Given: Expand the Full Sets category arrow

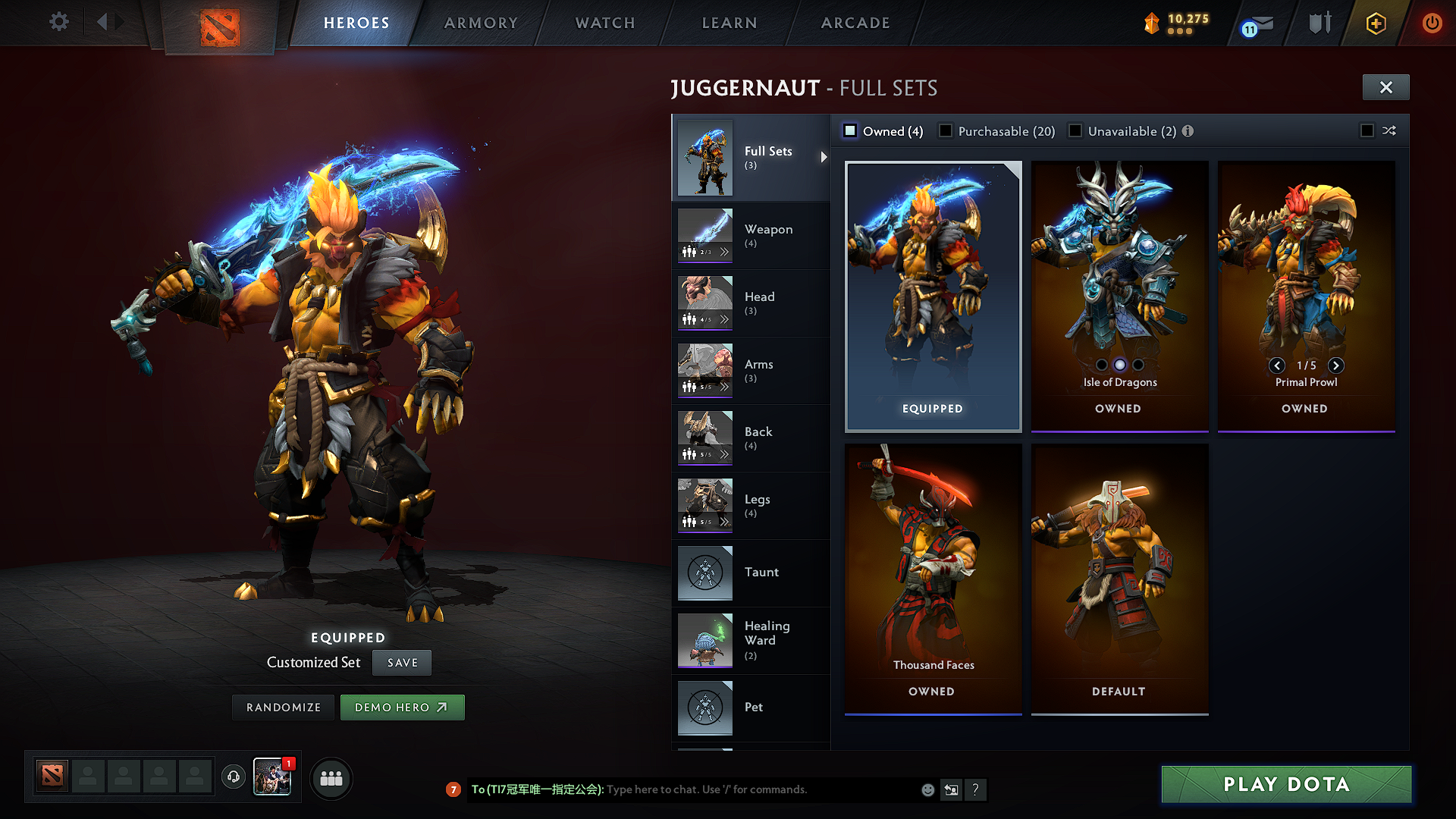Looking at the screenshot, I should (x=824, y=158).
